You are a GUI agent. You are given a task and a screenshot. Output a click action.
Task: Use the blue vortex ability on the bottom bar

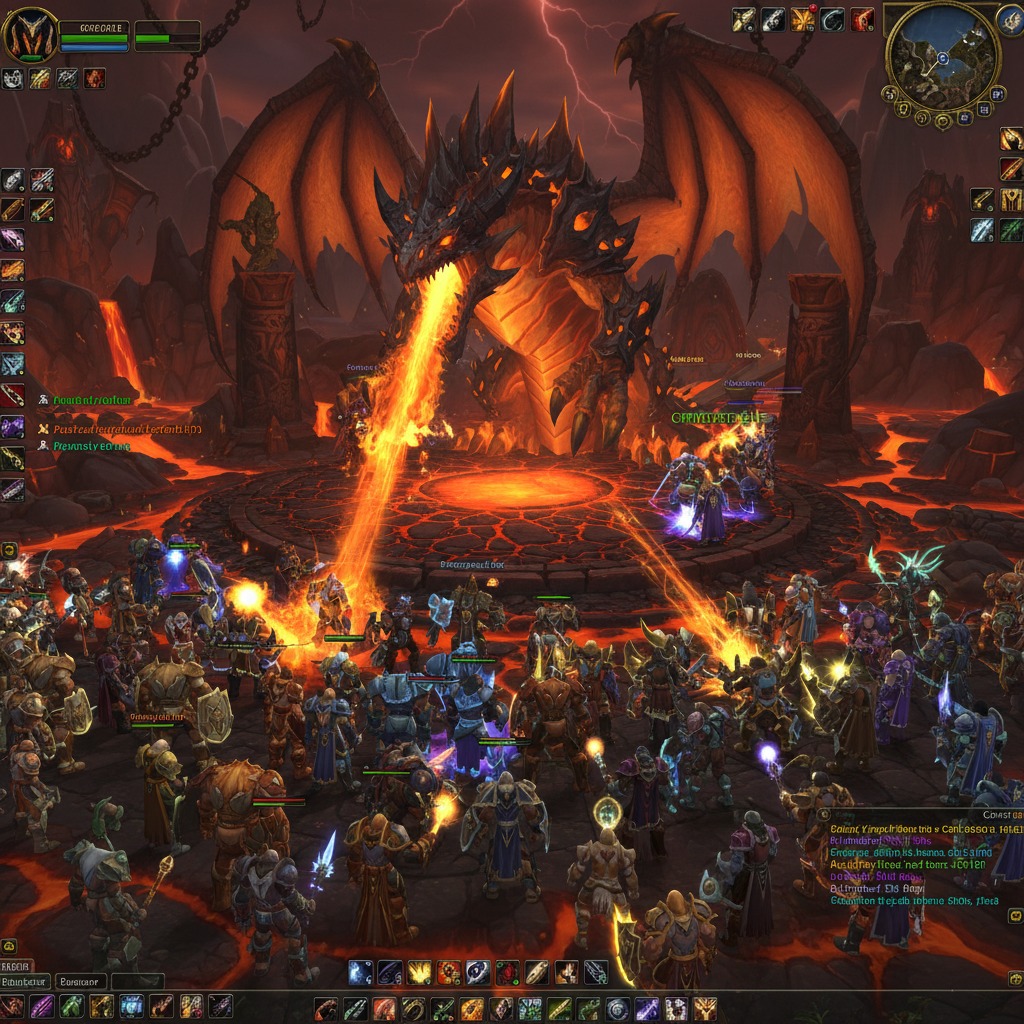click(361, 971)
